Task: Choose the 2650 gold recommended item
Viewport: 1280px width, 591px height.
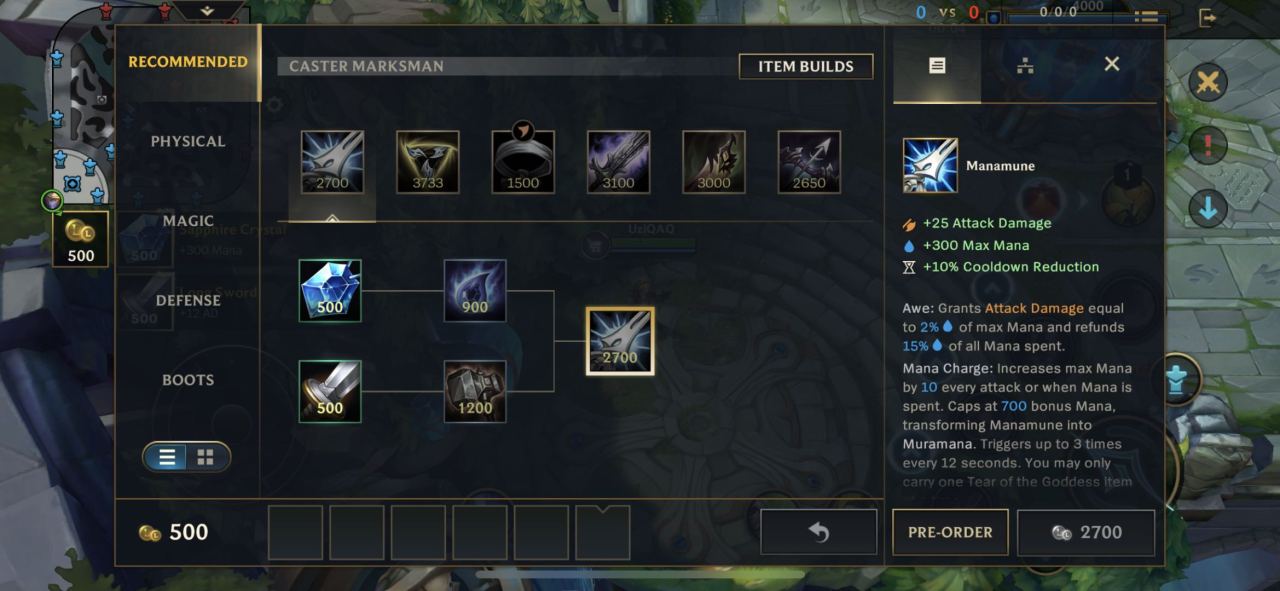Action: tap(809, 162)
